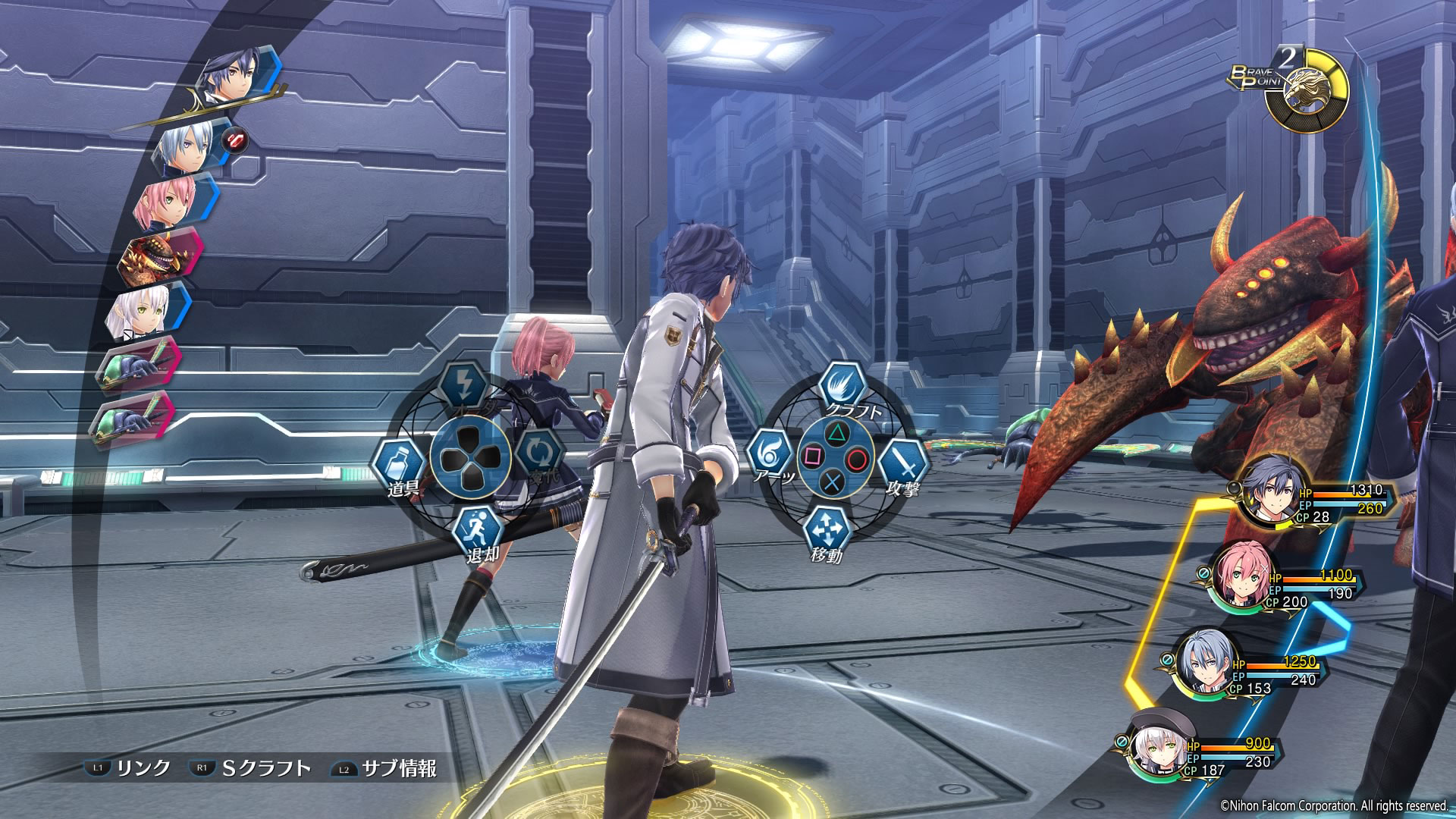1456x819 pixels.
Task: Select the Attack (攻撃) command
Action: pyautogui.click(x=902, y=460)
